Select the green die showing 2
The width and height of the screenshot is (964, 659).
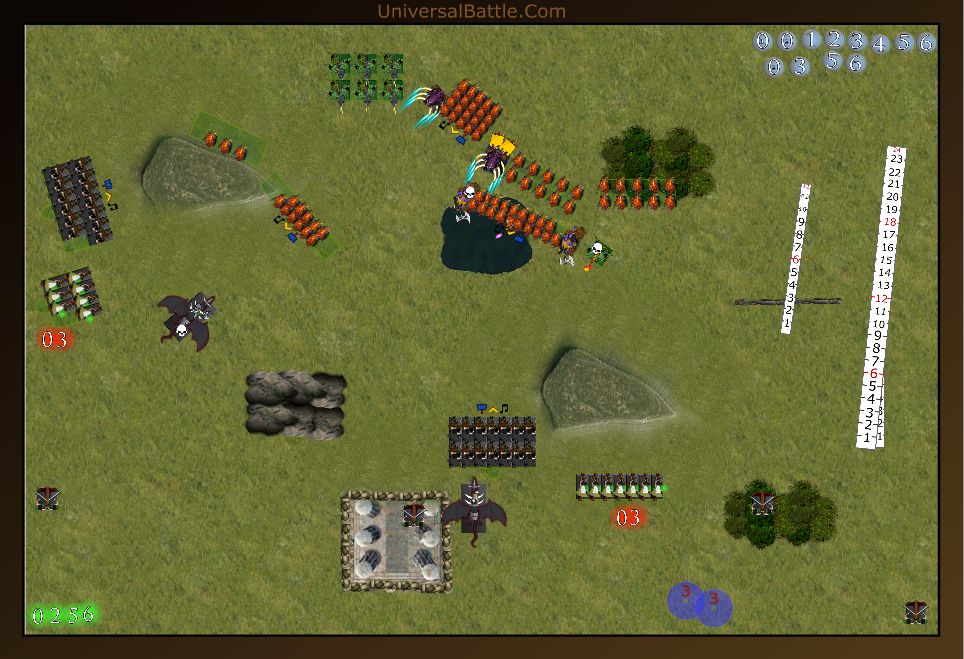(55, 615)
